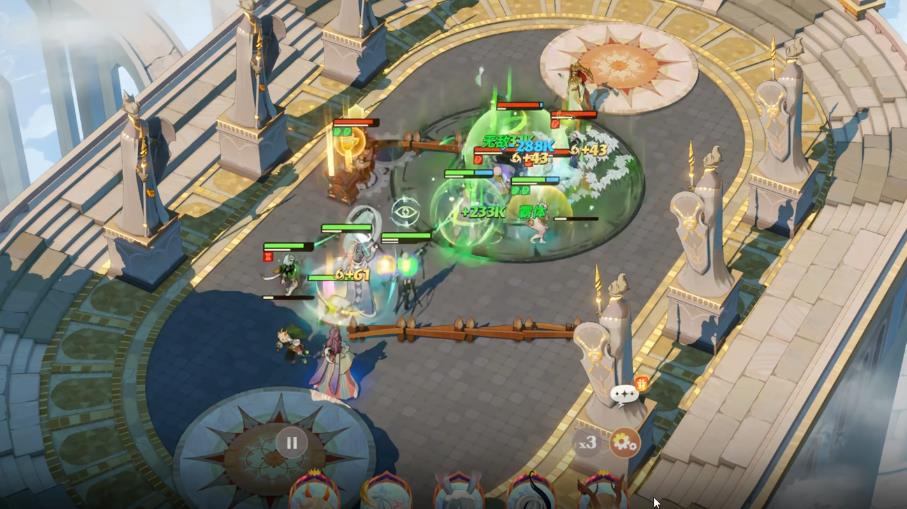Screen dimensions: 907x509
Task: Click the orange gears auto-battle button
Action: (x=625, y=440)
